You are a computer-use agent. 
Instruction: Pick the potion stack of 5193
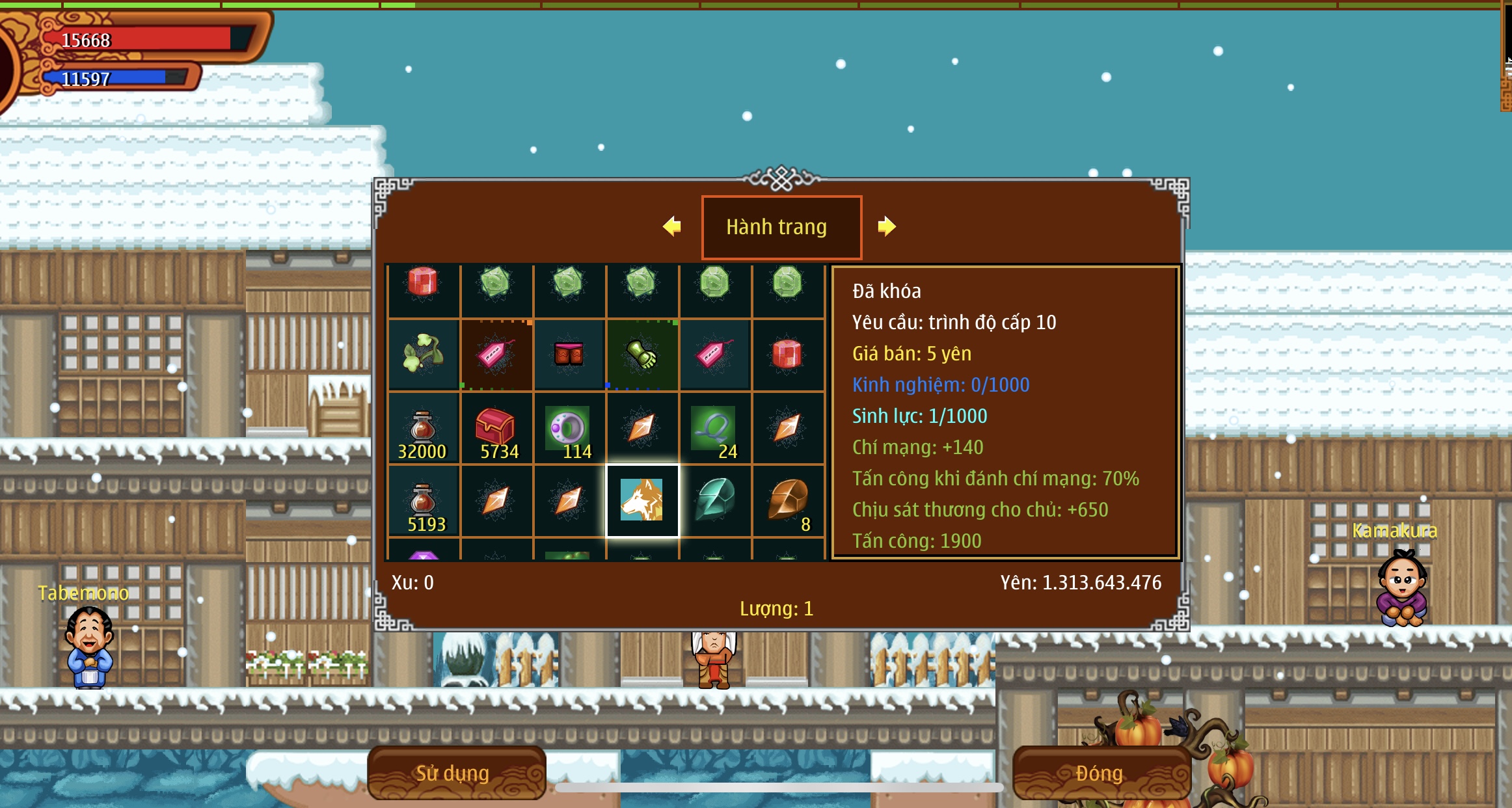424,501
